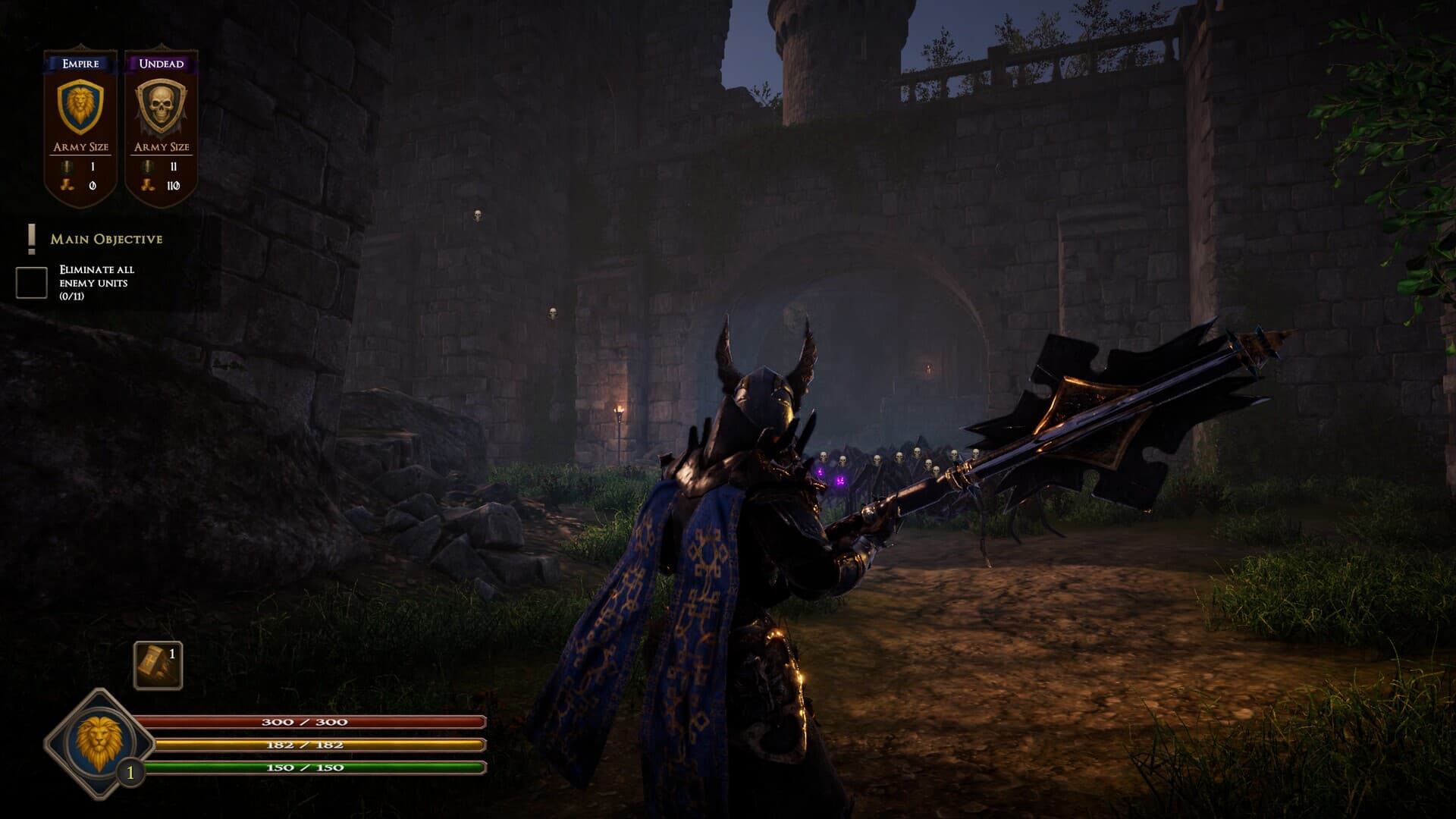Click the medal icon under Undead army size
The width and height of the screenshot is (1456, 819).
[x=147, y=167]
